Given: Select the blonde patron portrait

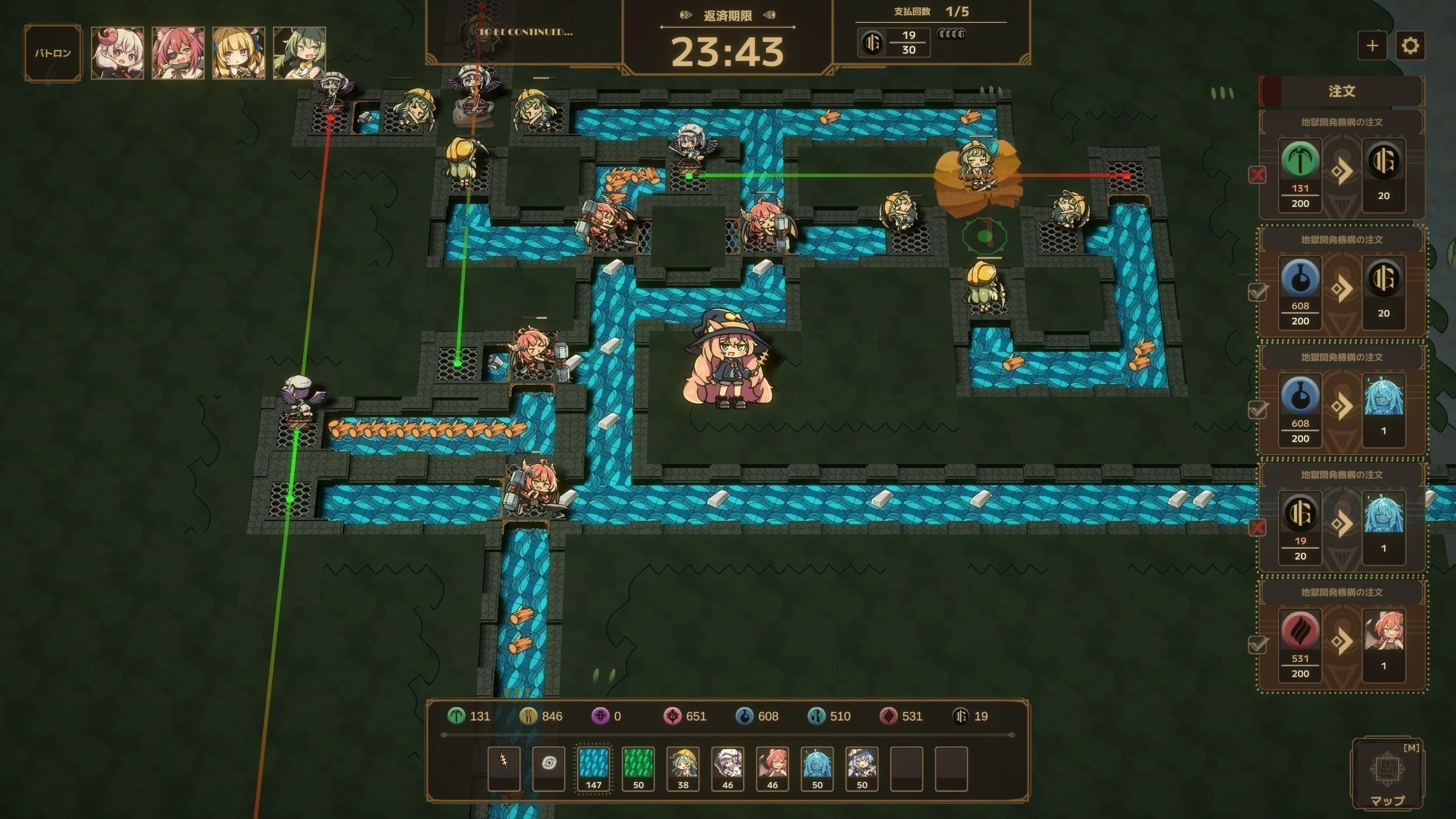Looking at the screenshot, I should tap(238, 53).
